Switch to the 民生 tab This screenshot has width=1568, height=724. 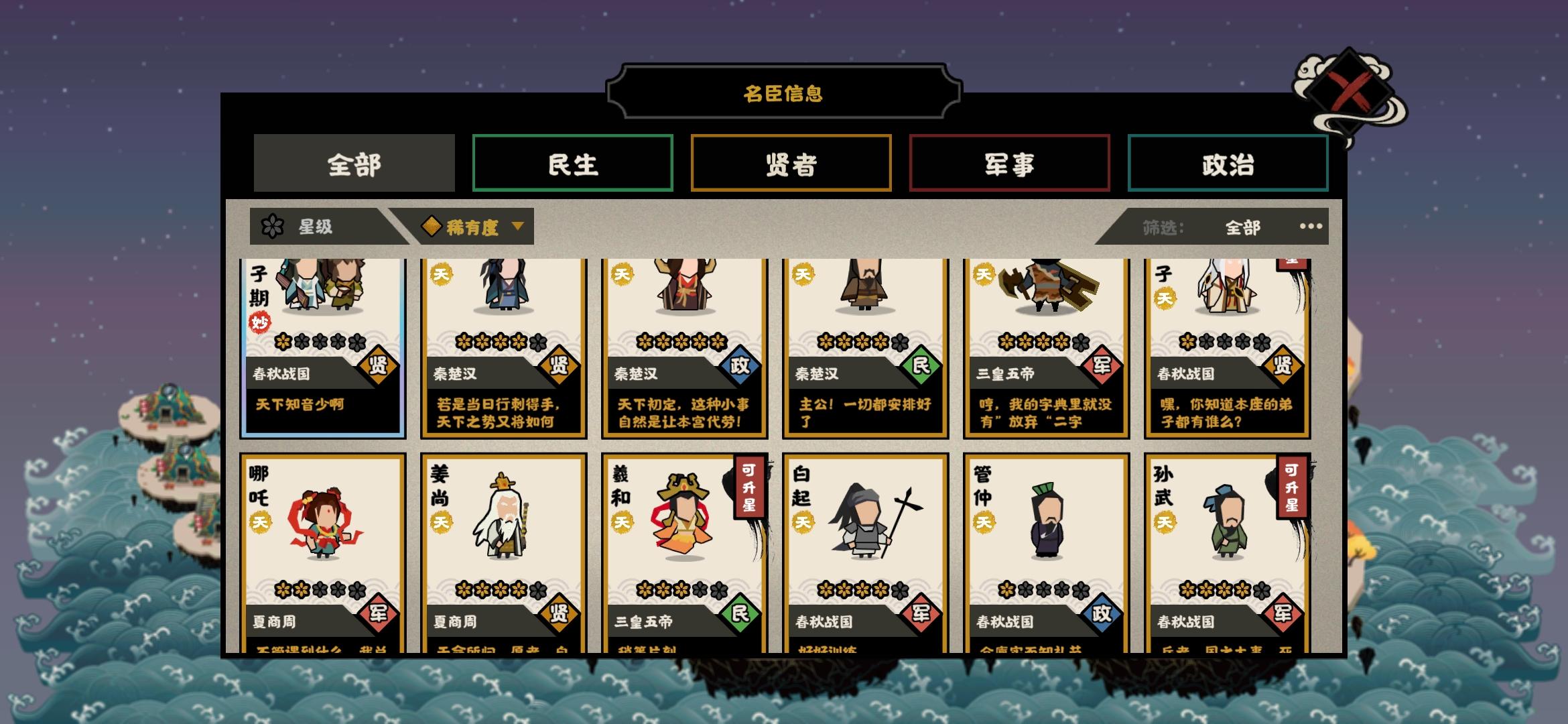572,164
